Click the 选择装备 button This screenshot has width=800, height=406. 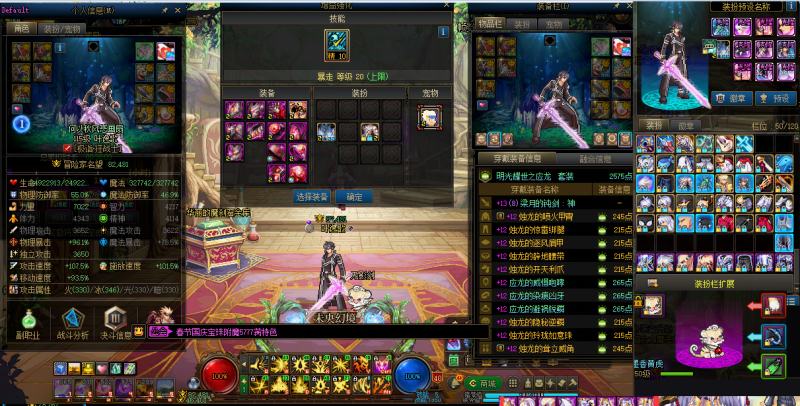313,197
